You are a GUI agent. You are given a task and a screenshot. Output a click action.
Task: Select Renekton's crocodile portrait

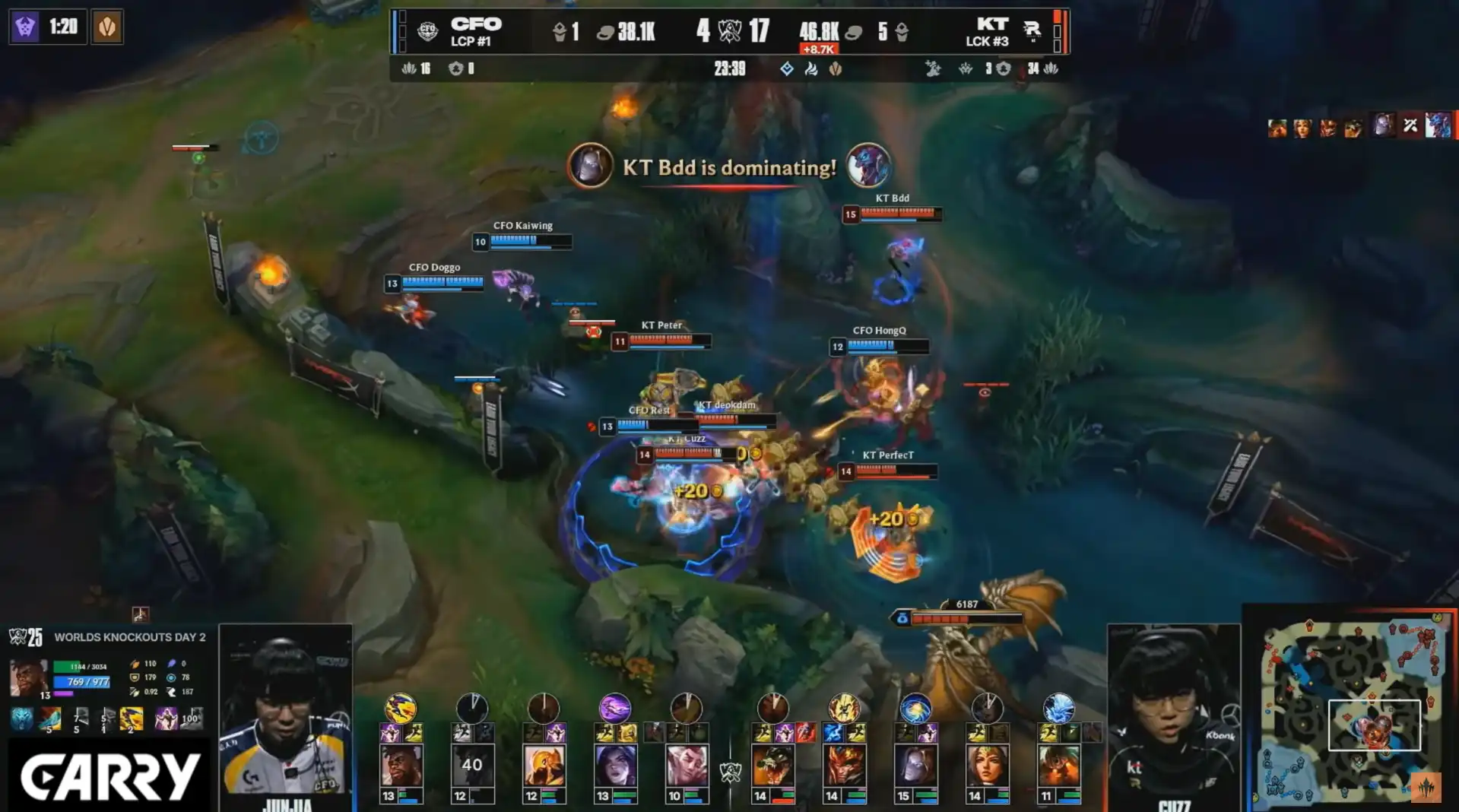pos(772,766)
